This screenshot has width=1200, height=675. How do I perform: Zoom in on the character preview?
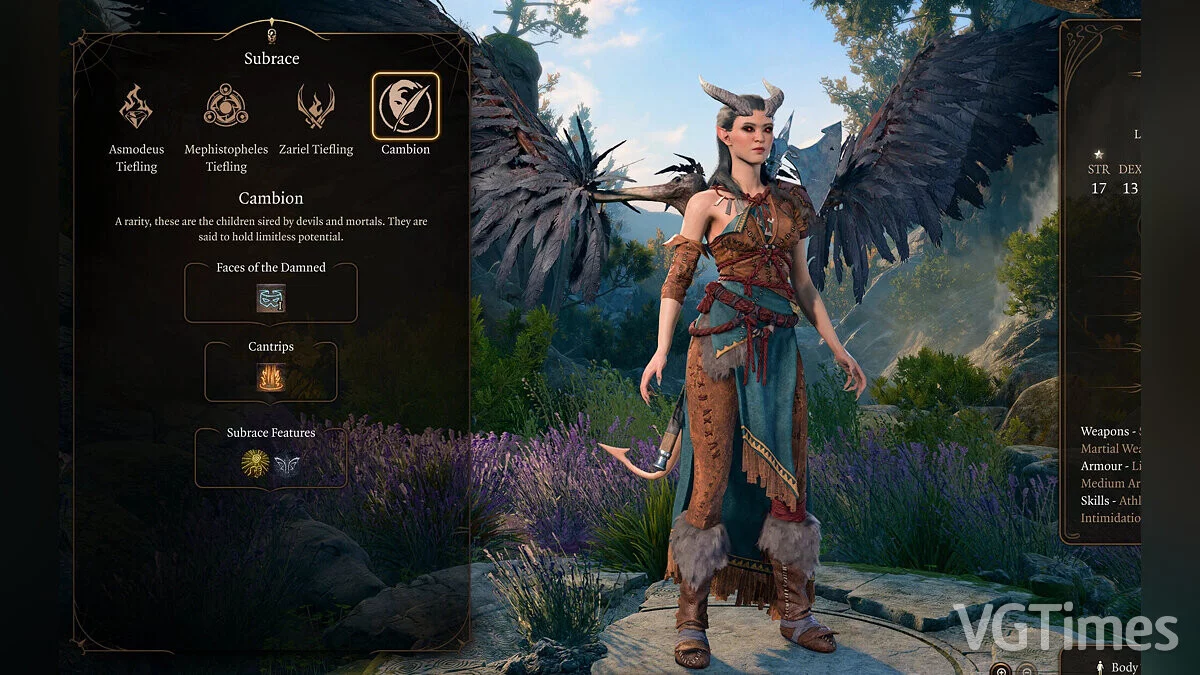(1000, 668)
